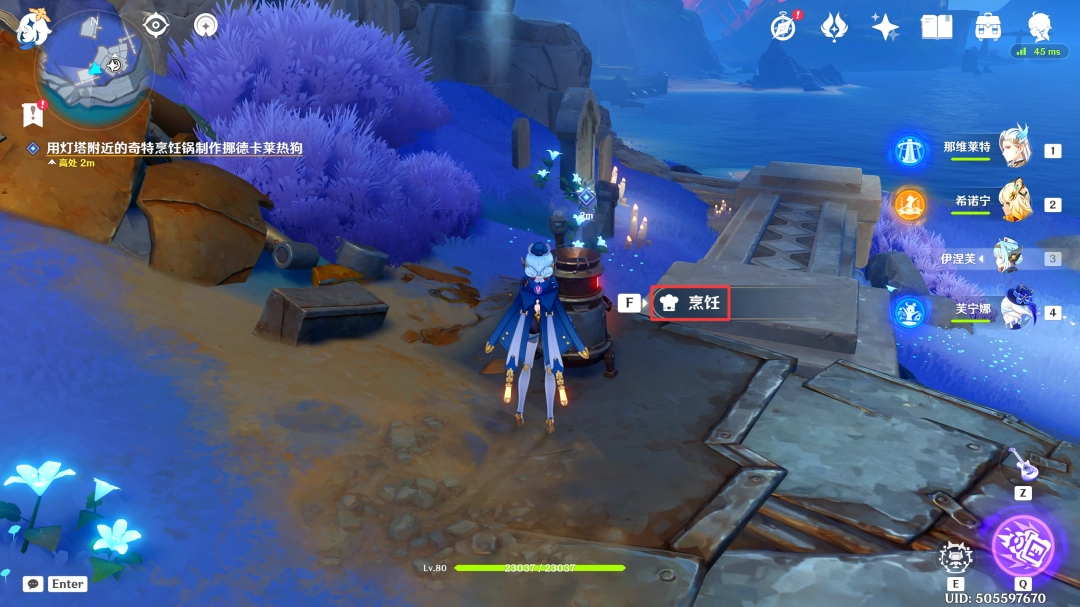Open the chat speech bubble
1080x607 pixels.
click(x=33, y=584)
